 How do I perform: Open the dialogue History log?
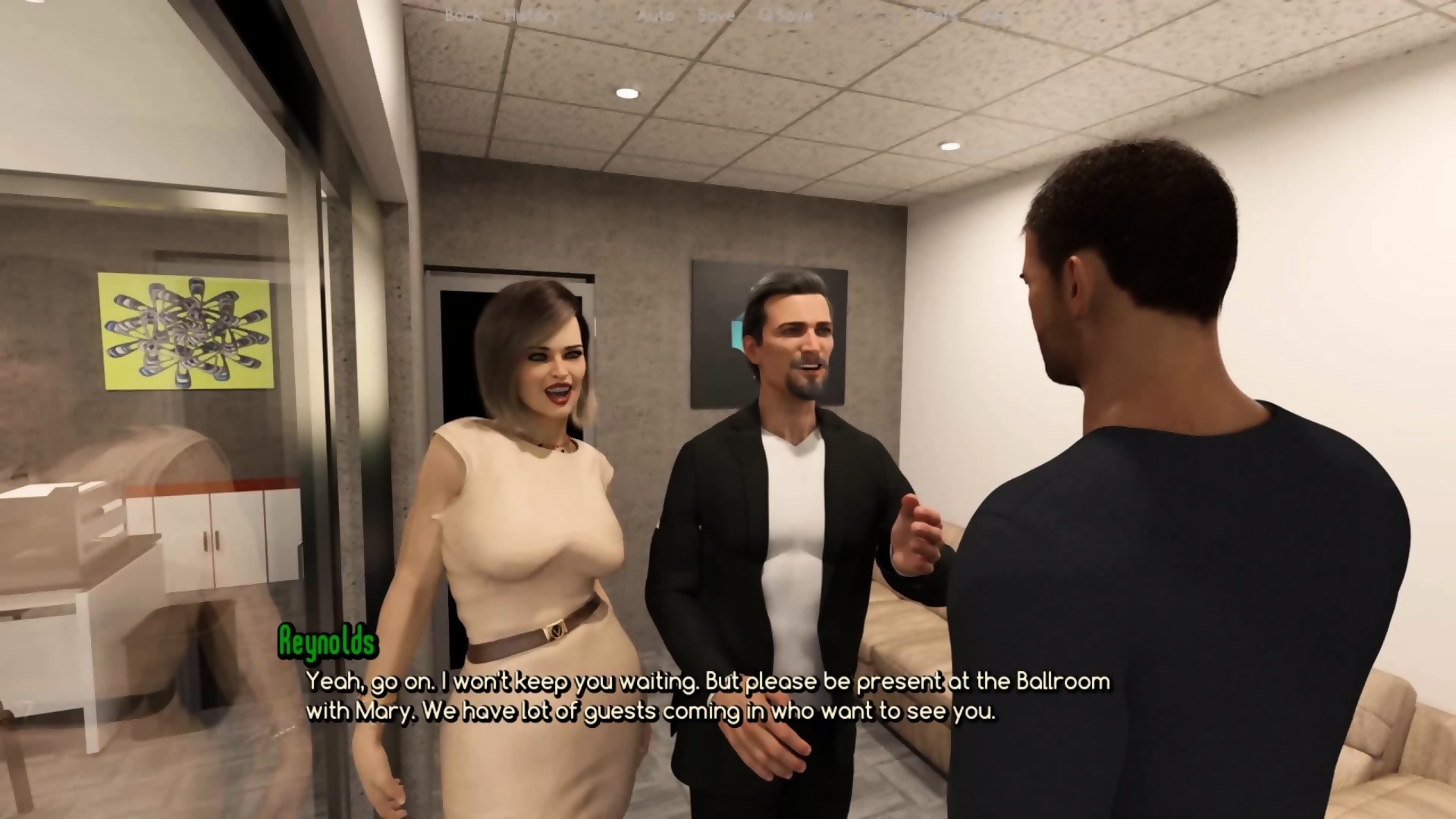pos(532,15)
